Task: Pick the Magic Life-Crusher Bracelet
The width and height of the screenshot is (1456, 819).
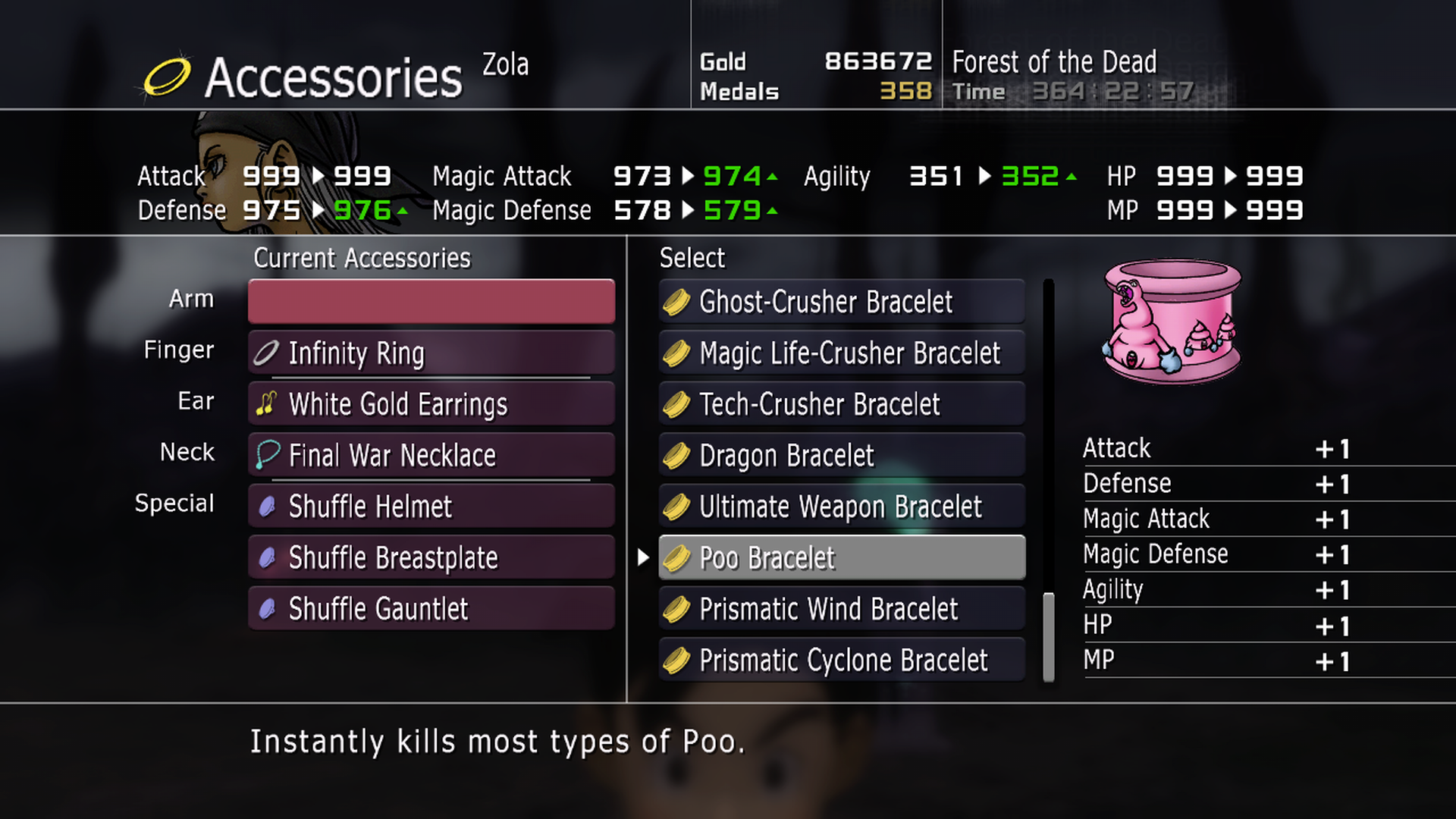Action: 842,353
